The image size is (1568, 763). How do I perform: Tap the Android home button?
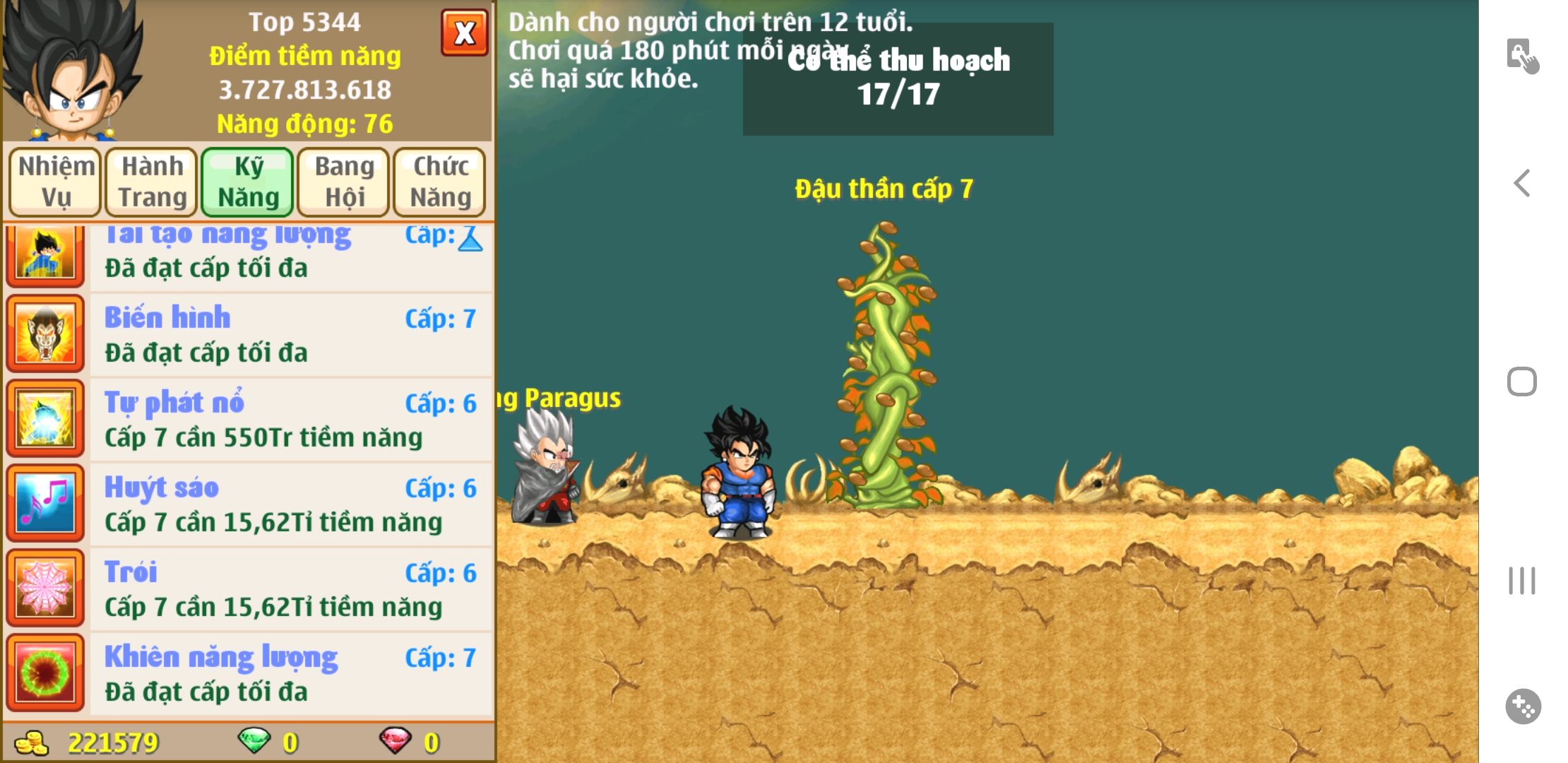[x=1522, y=382]
